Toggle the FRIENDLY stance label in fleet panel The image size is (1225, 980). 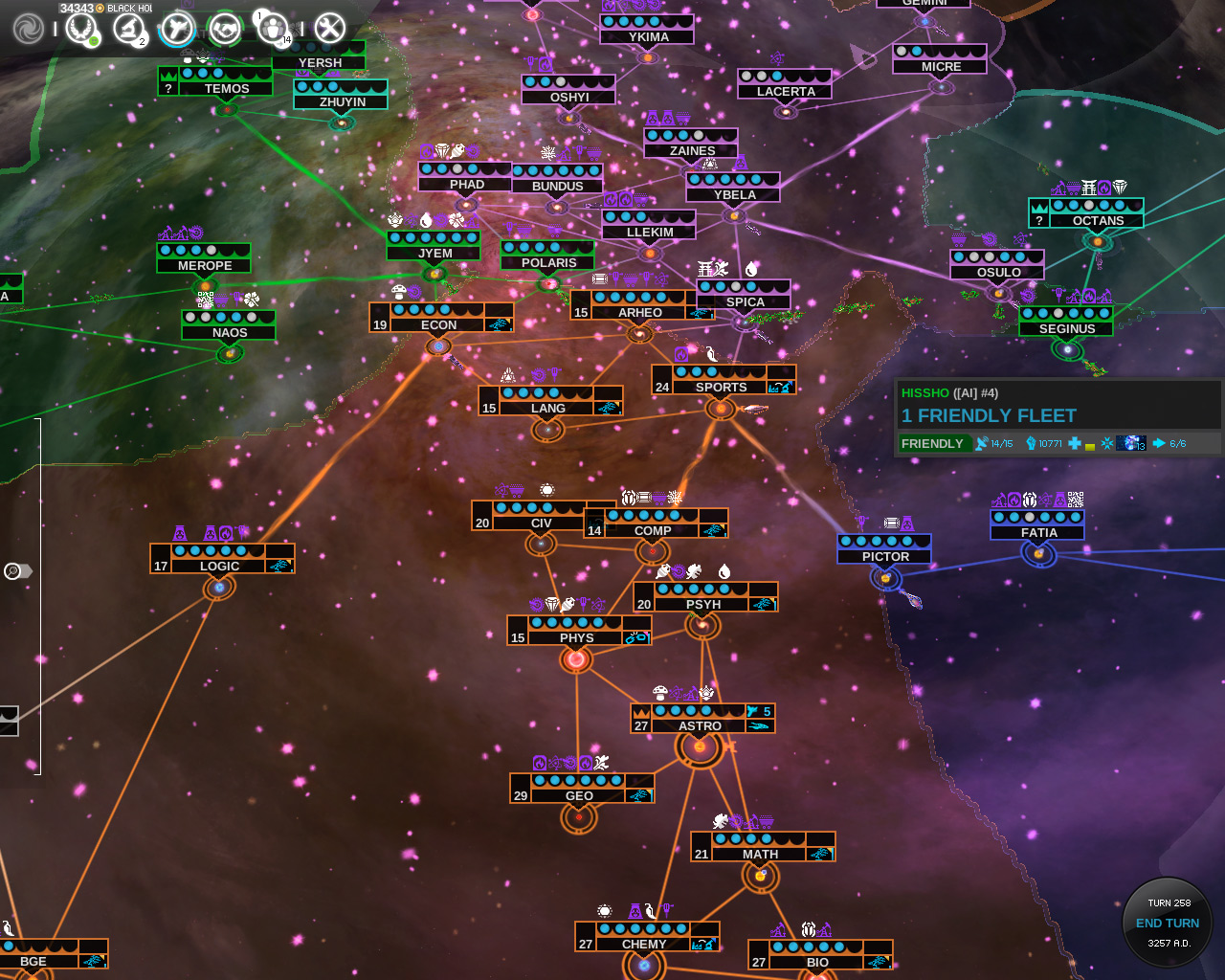(933, 443)
